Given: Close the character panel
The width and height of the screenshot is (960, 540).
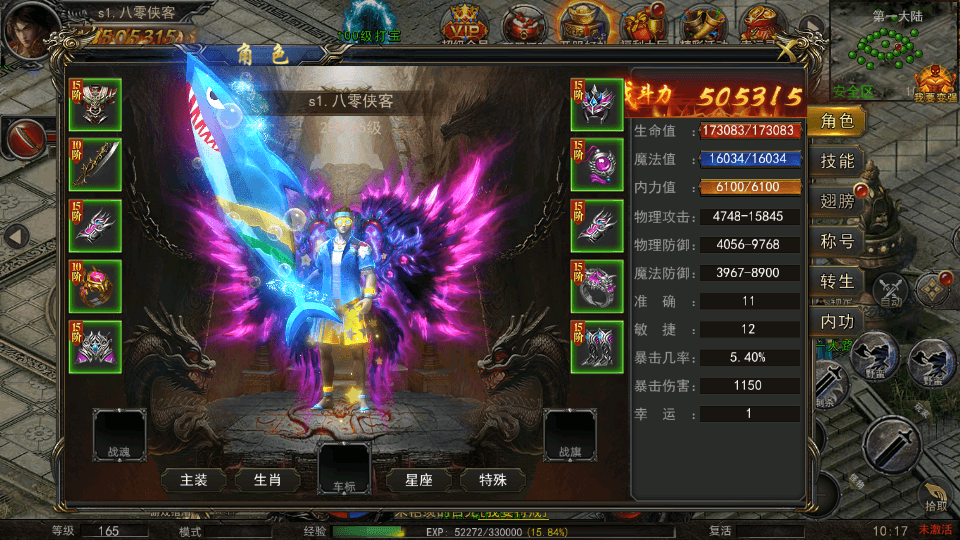Looking at the screenshot, I should pyautogui.click(x=790, y=49).
